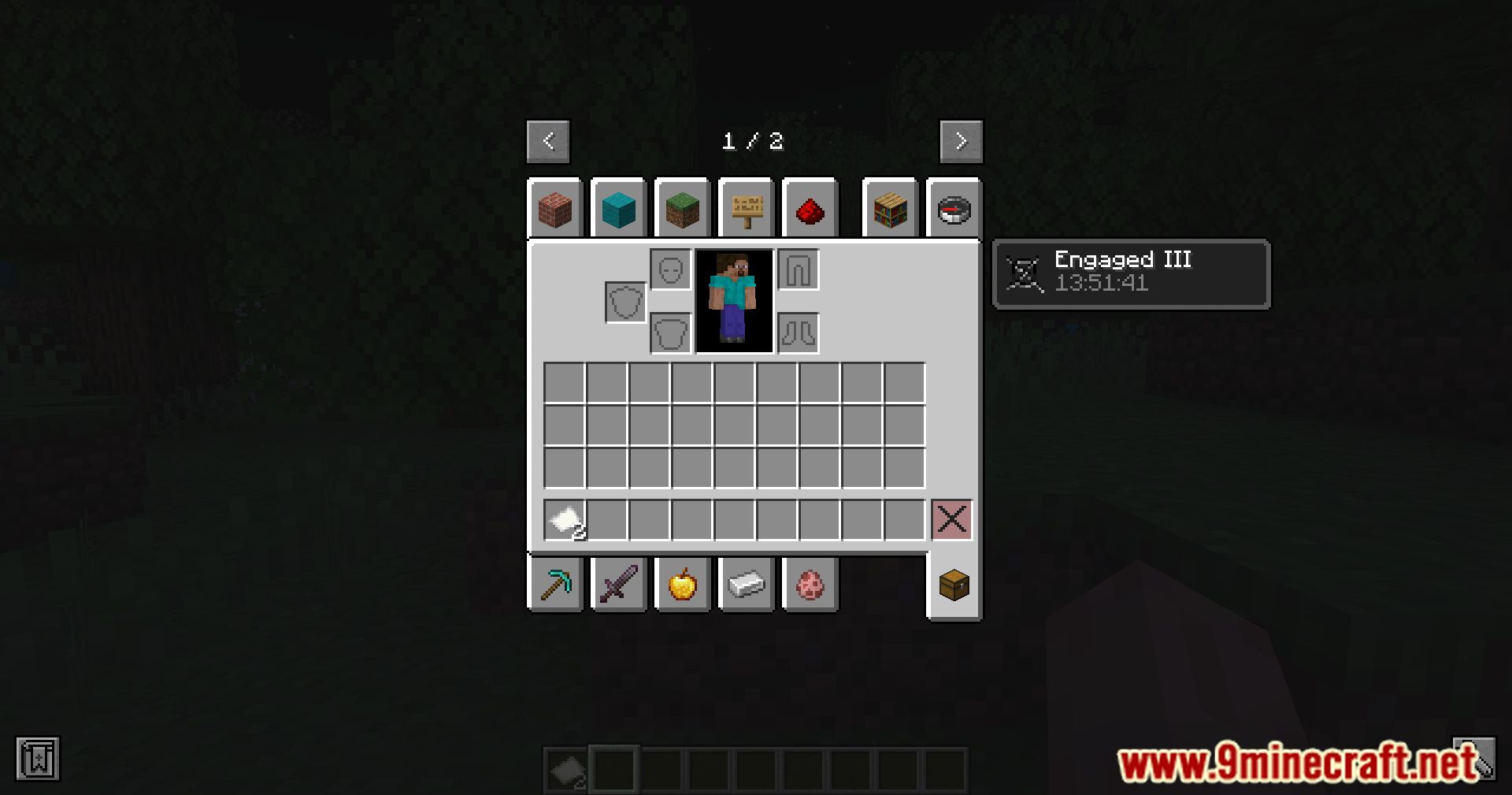
Task: Go to previous page with left arrow
Action: pyautogui.click(x=547, y=142)
